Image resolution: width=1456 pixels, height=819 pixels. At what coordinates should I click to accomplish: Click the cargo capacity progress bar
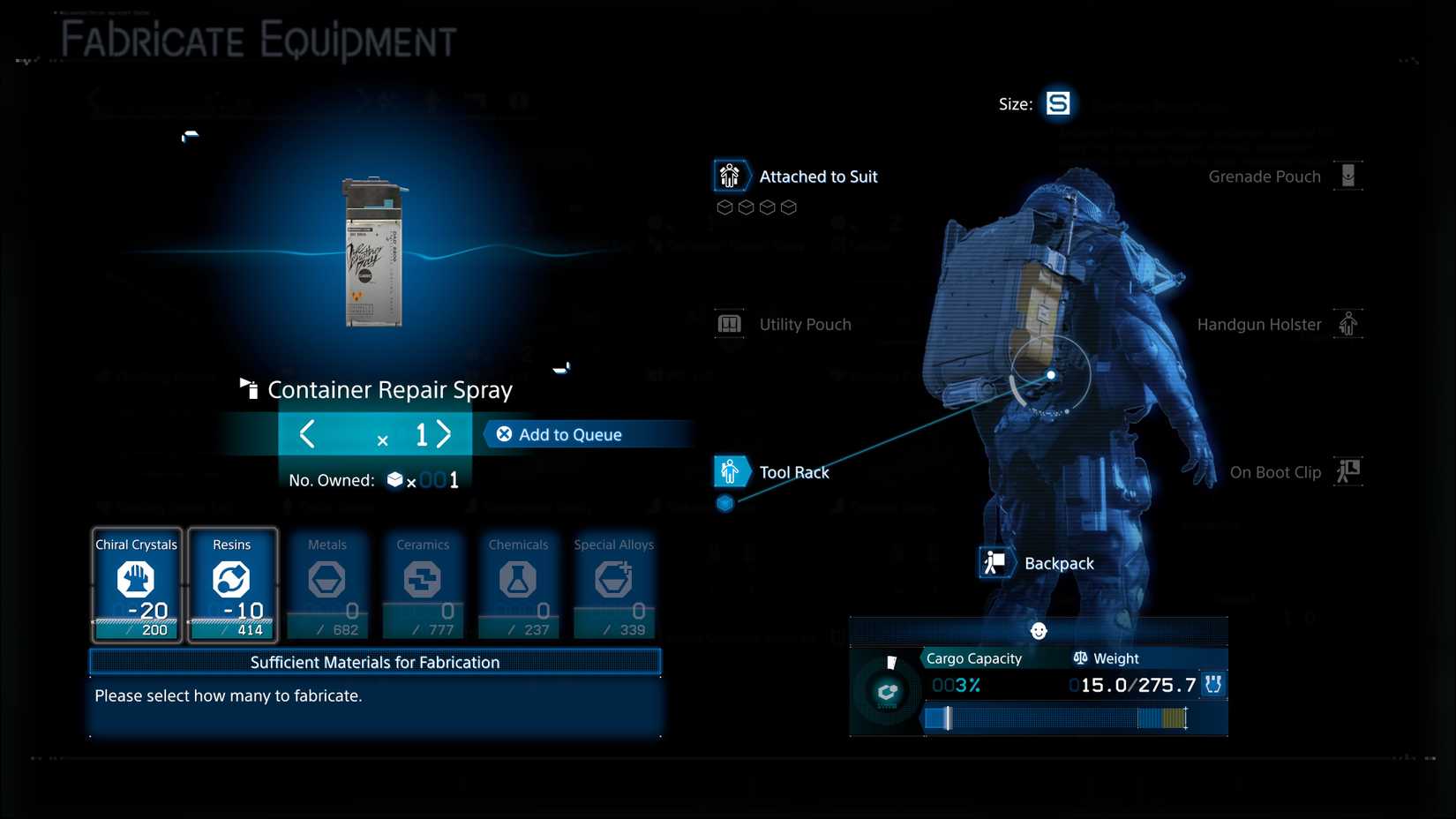pyautogui.click(x=1059, y=719)
